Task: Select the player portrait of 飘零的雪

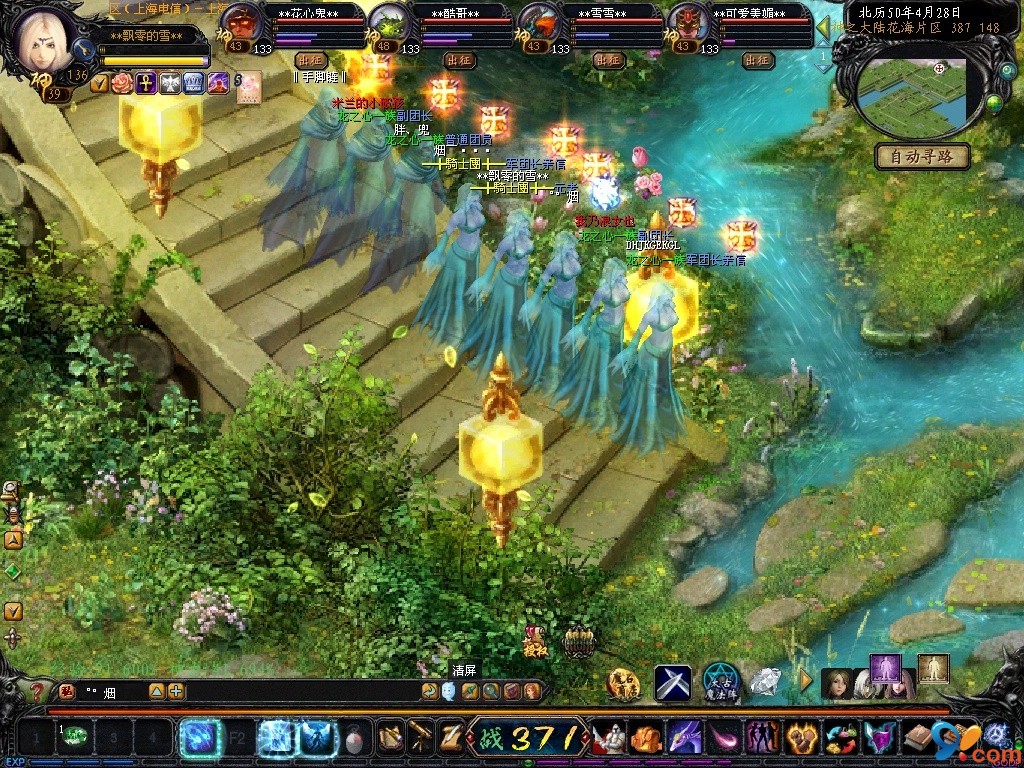Action: click(42, 38)
